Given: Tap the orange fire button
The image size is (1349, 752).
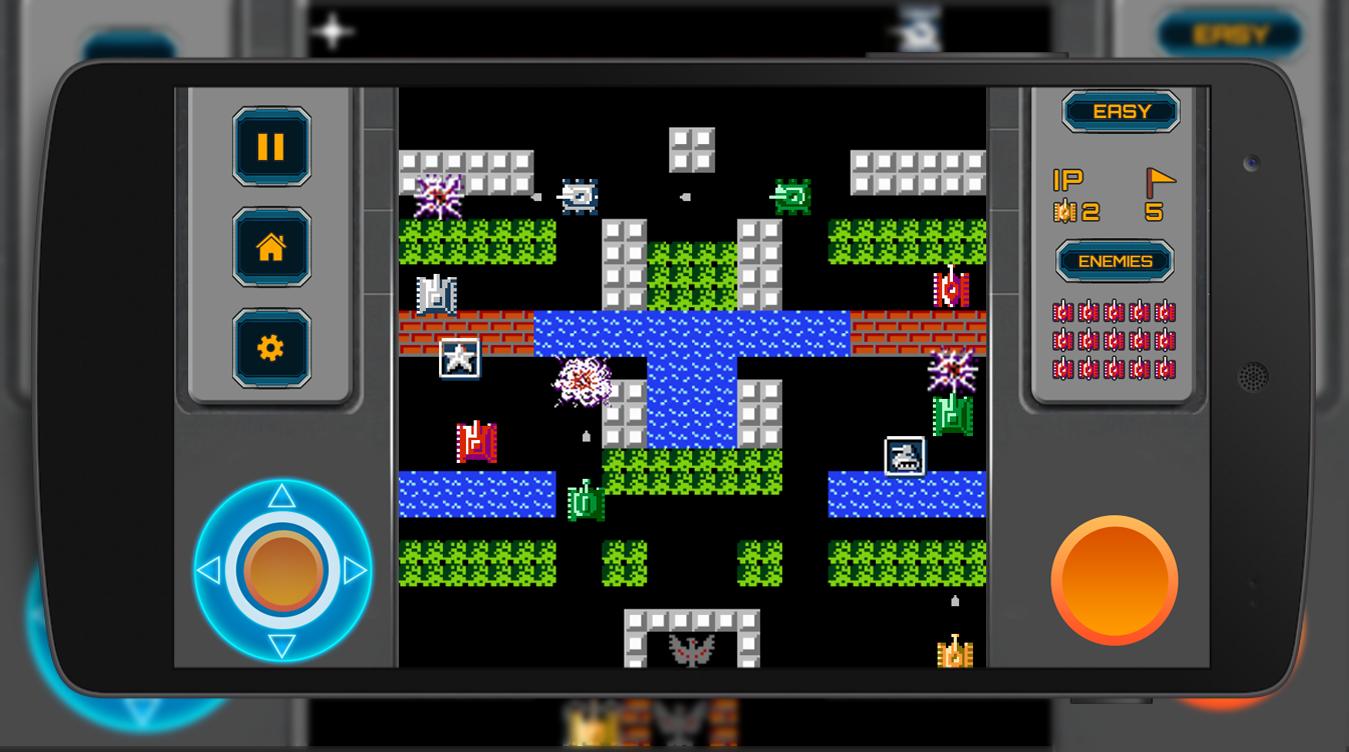Looking at the screenshot, I should 1114,580.
